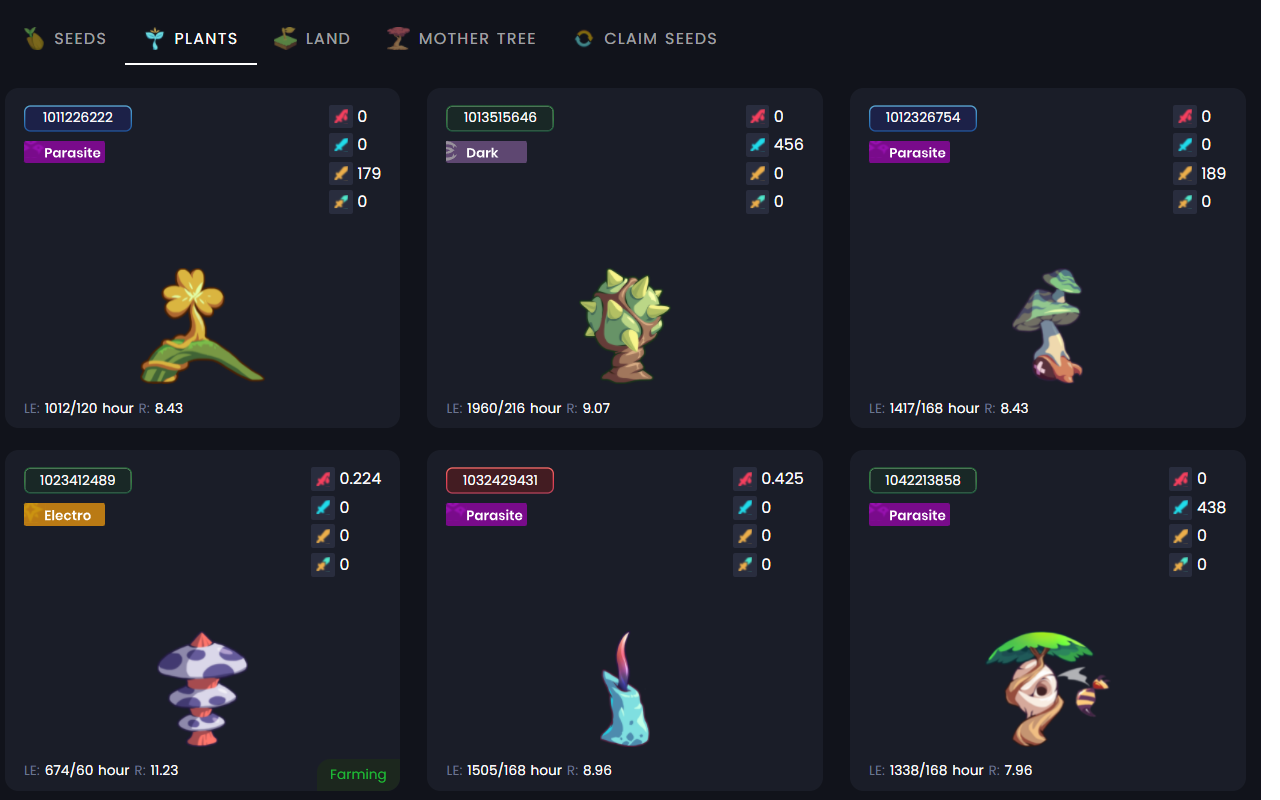1280x800 pixels.
Task: Select plant ID 1011226222 badge
Action: coord(78,118)
